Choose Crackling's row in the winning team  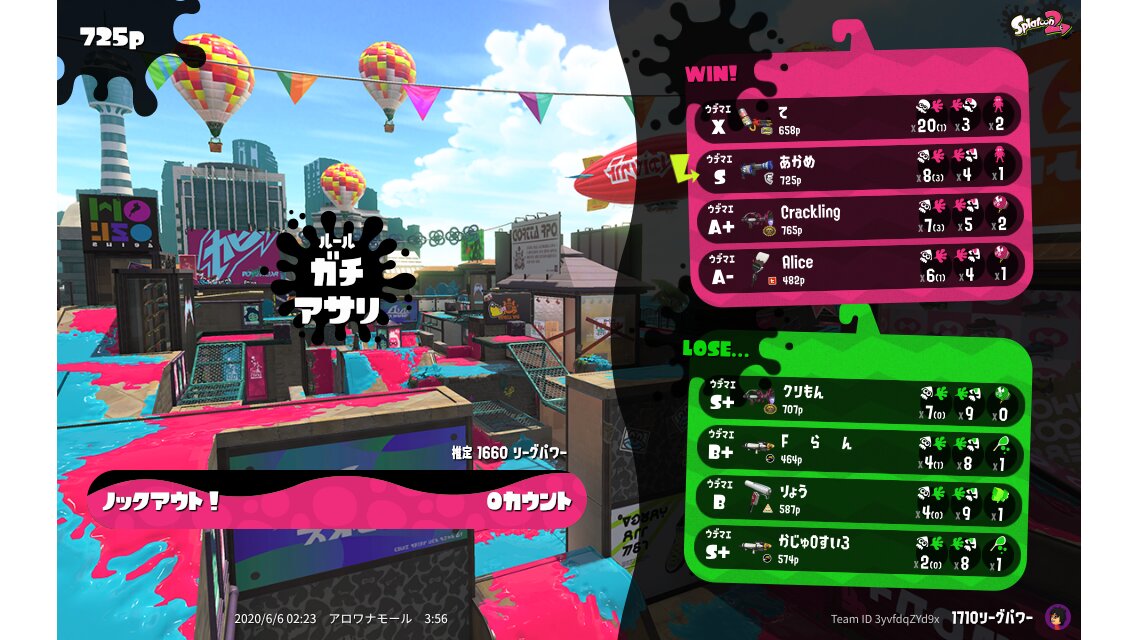click(858, 217)
